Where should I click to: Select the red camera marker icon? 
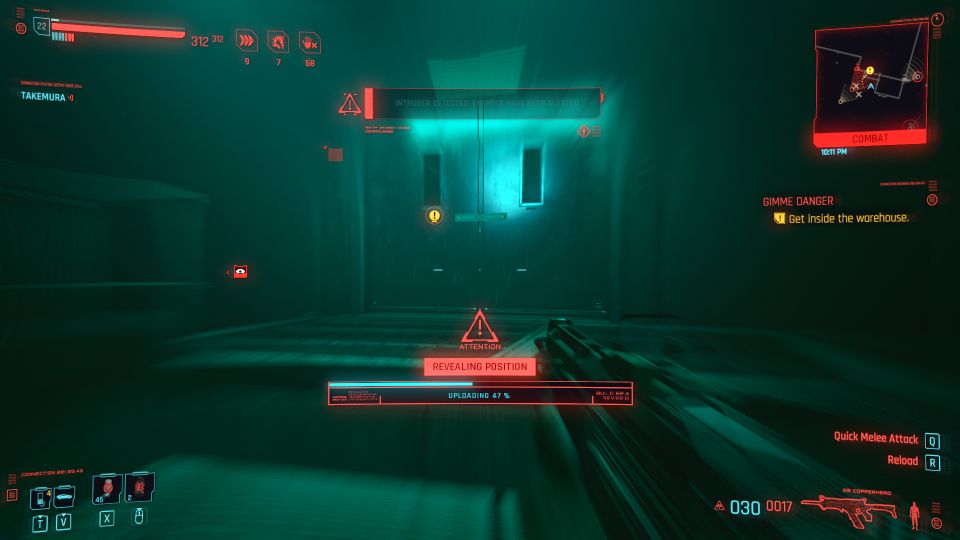tap(240, 271)
